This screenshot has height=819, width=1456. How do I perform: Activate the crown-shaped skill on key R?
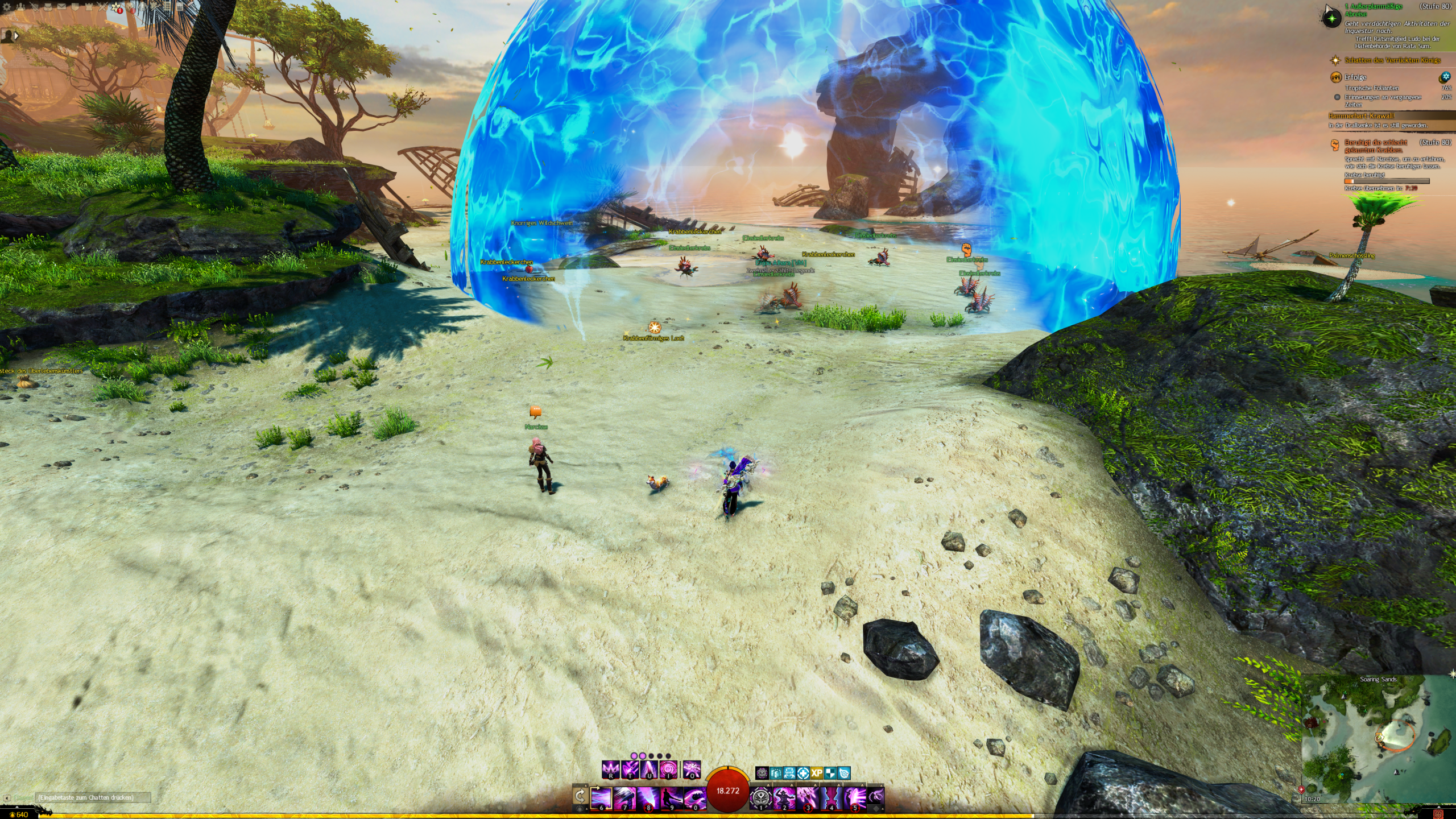tap(611, 770)
